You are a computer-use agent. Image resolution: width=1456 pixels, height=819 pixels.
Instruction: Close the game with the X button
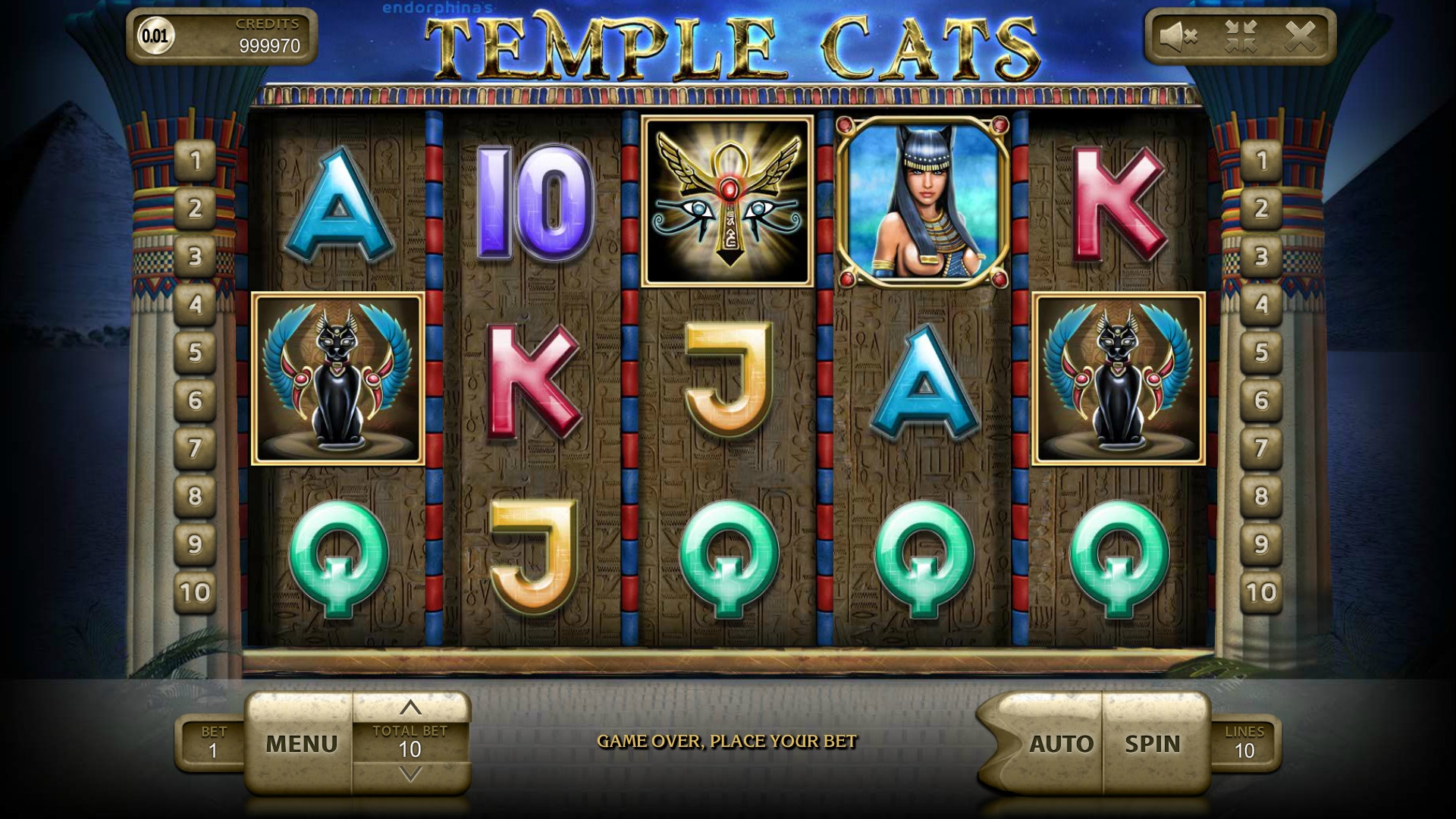pos(1301,36)
